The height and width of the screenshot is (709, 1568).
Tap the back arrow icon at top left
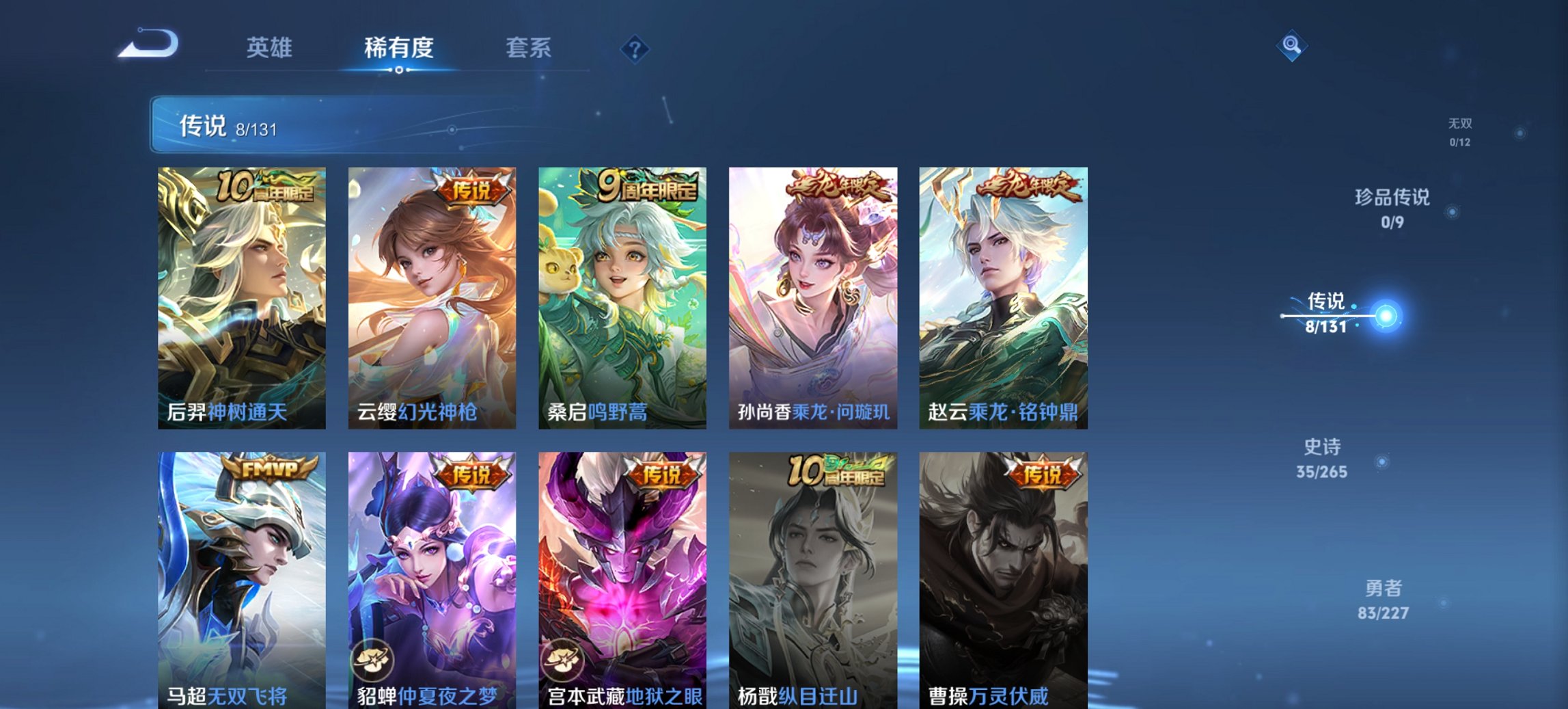146,44
